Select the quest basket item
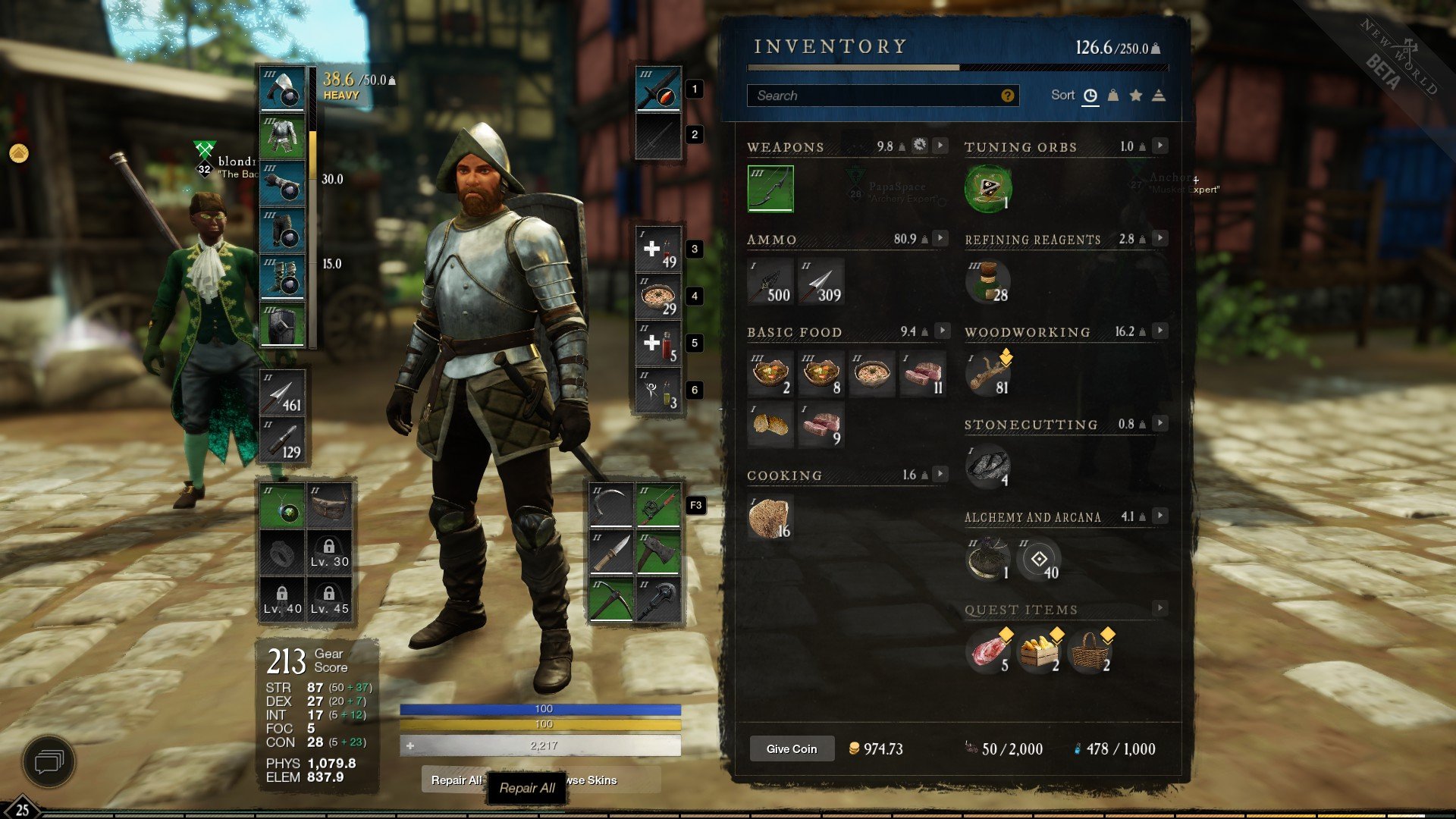 [1090, 651]
